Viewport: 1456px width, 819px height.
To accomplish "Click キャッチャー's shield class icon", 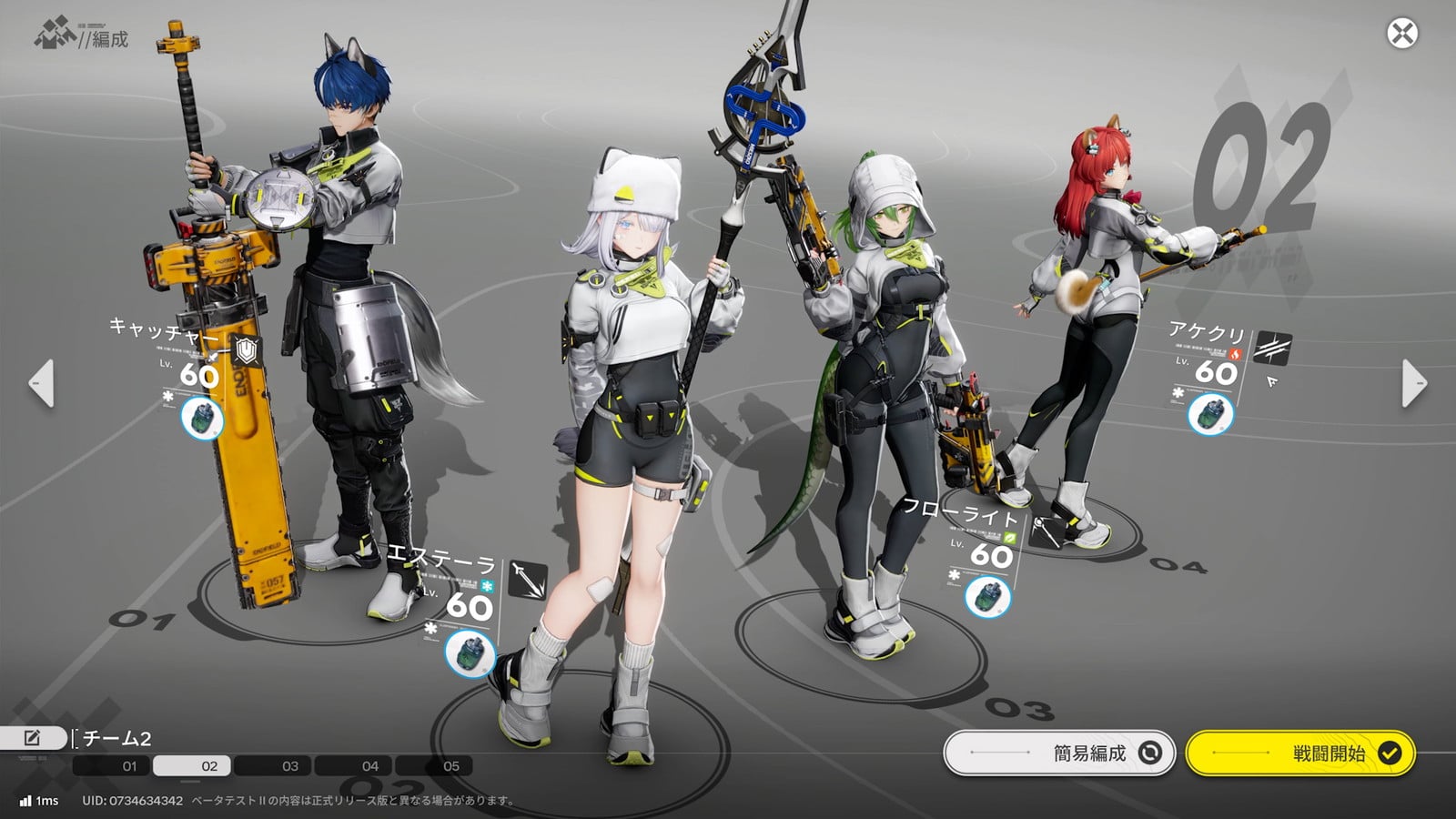I will click(246, 349).
